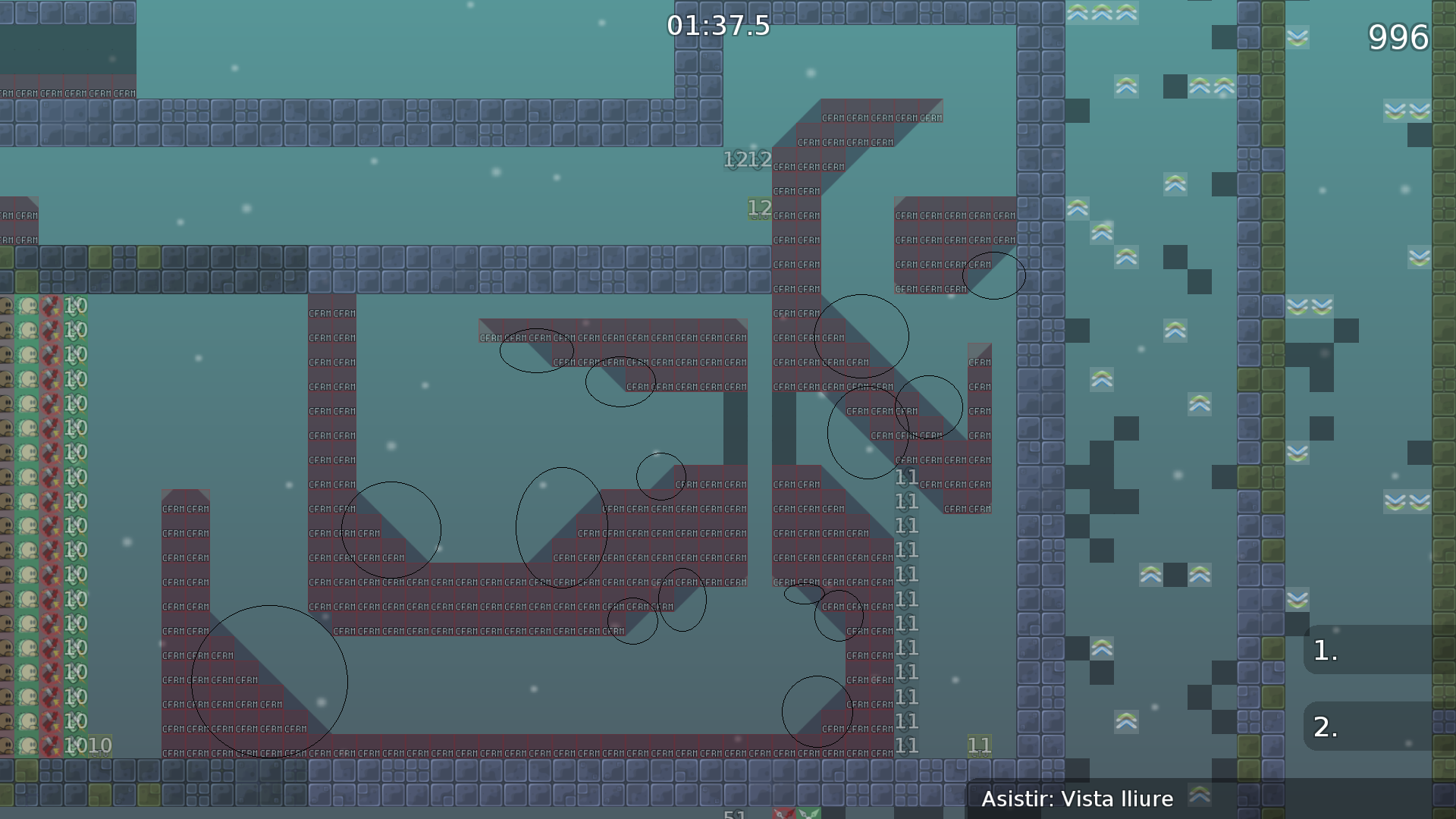The image size is (1456, 819).
Task: Click the 996 score counter at top right
Action: point(1399,36)
